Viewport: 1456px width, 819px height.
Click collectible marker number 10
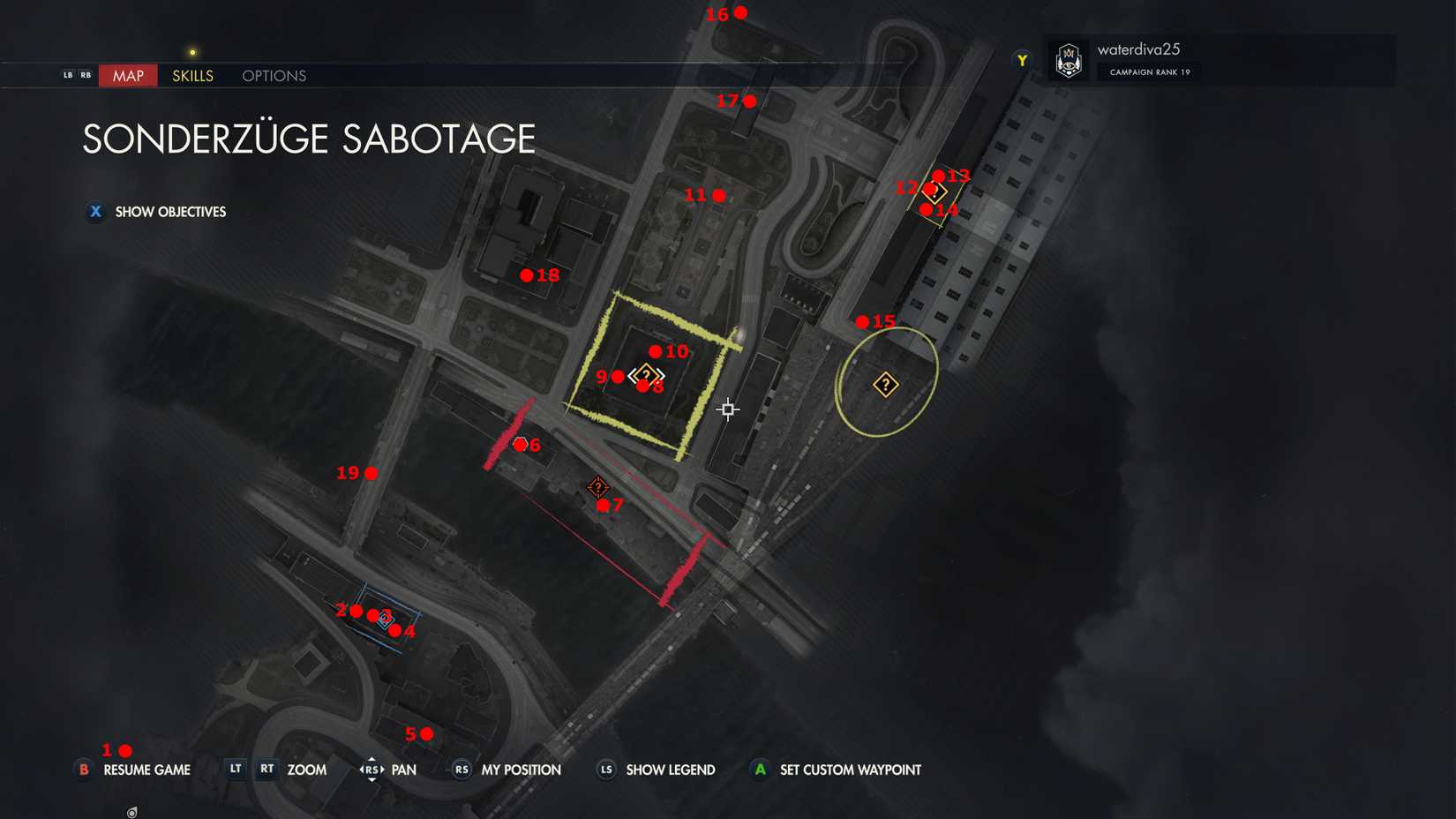657,350
